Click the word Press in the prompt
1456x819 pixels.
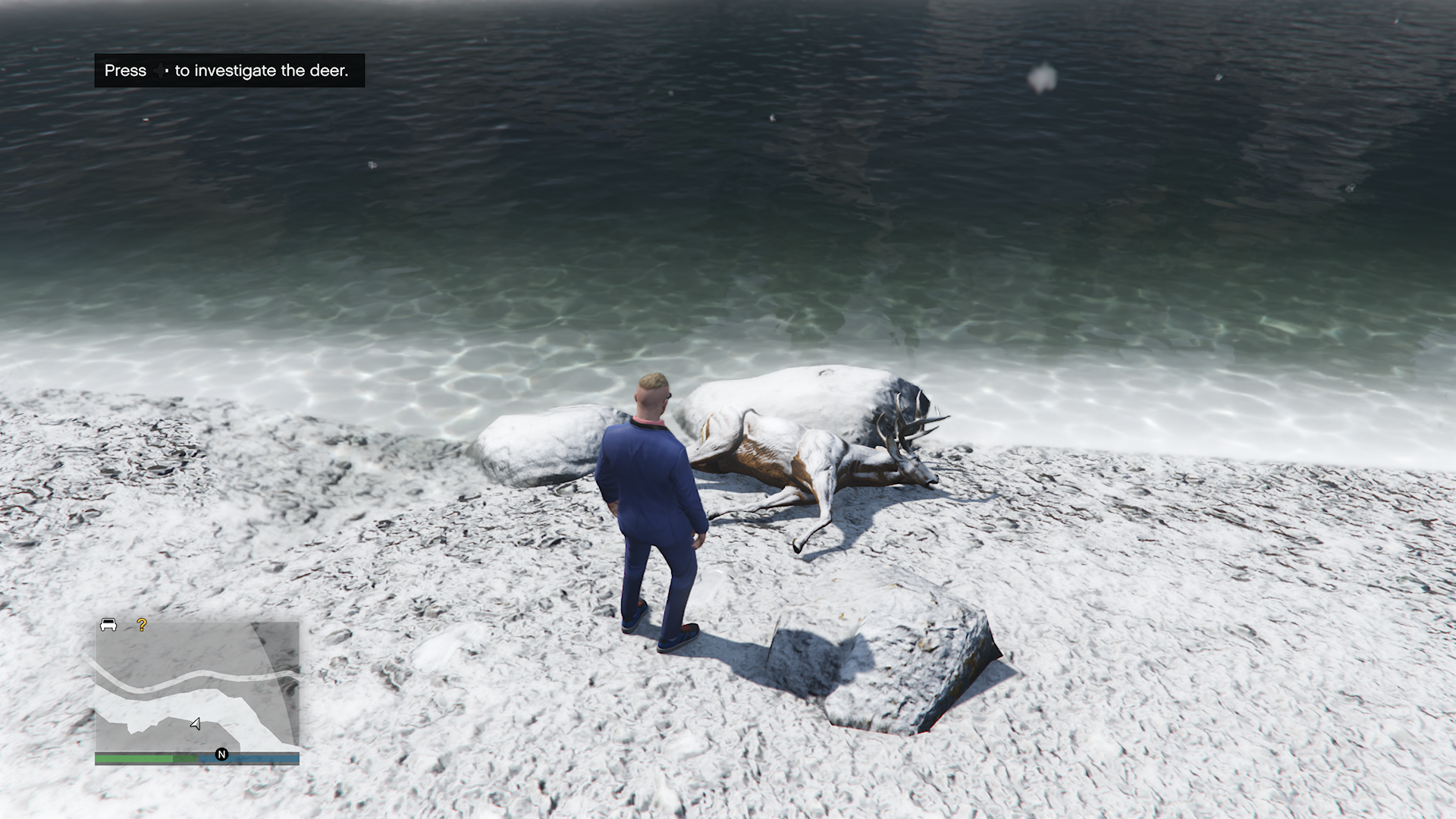124,71
